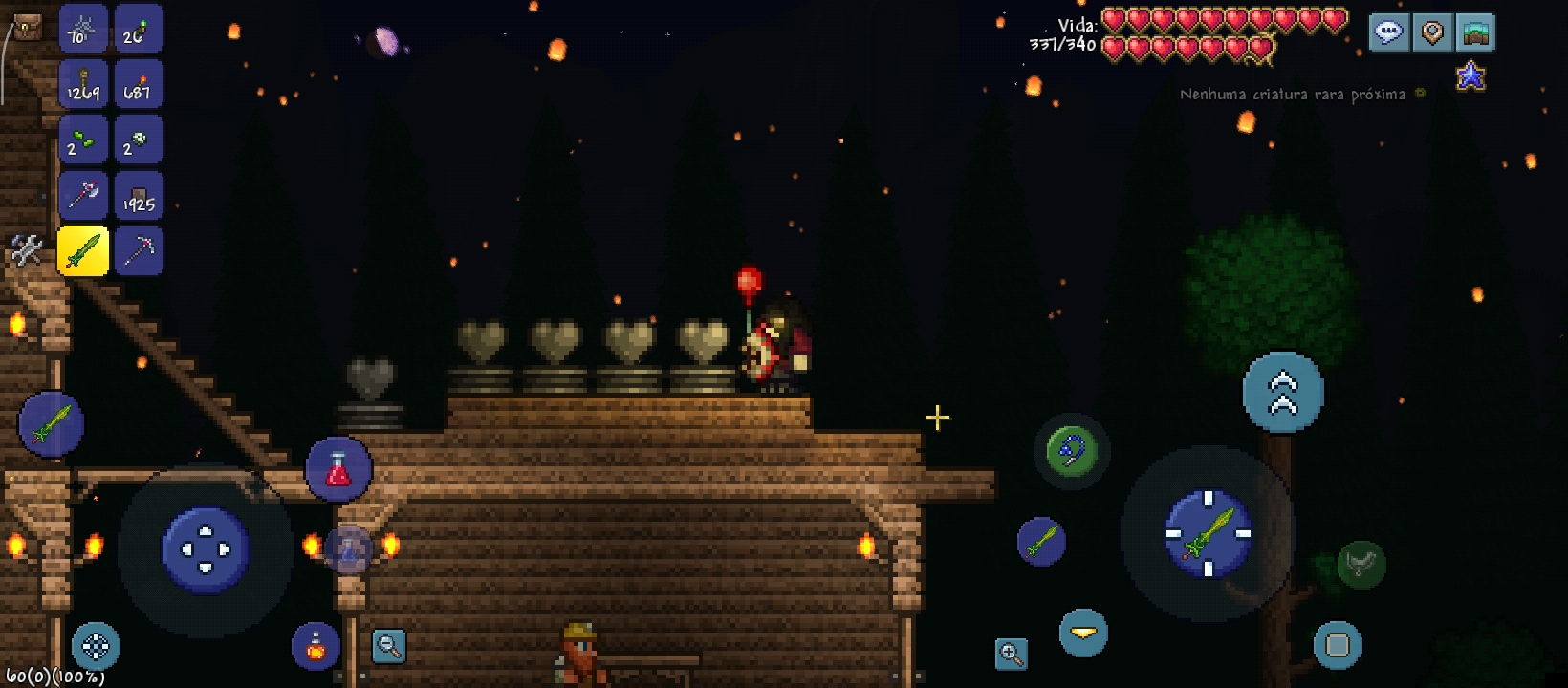The image size is (1568, 688).
Task: Zoom in with the plus magnifier
Action: 1011,654
